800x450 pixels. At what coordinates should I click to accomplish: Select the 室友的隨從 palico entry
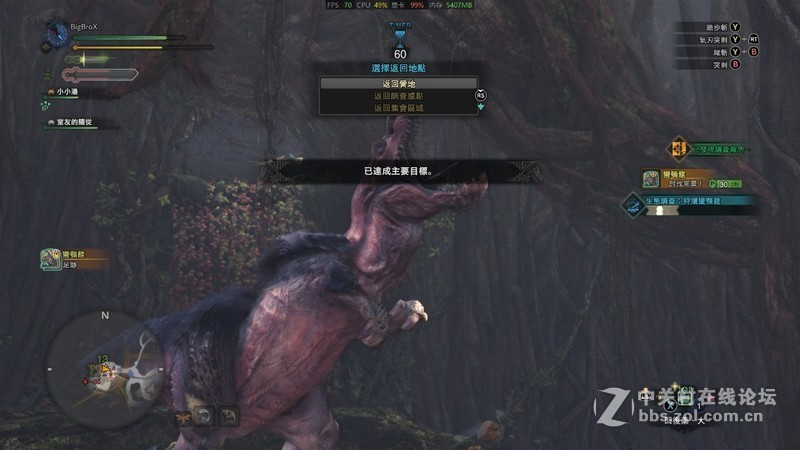[x=75, y=122]
